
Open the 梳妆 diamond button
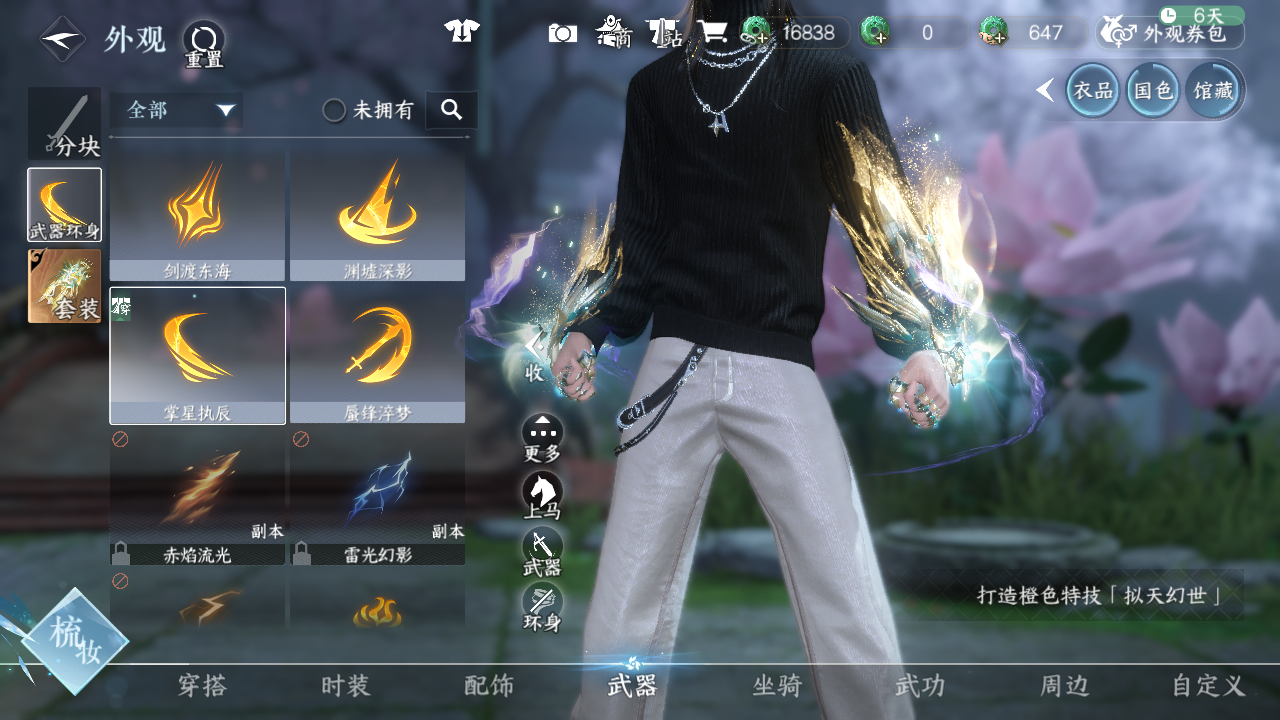point(75,641)
